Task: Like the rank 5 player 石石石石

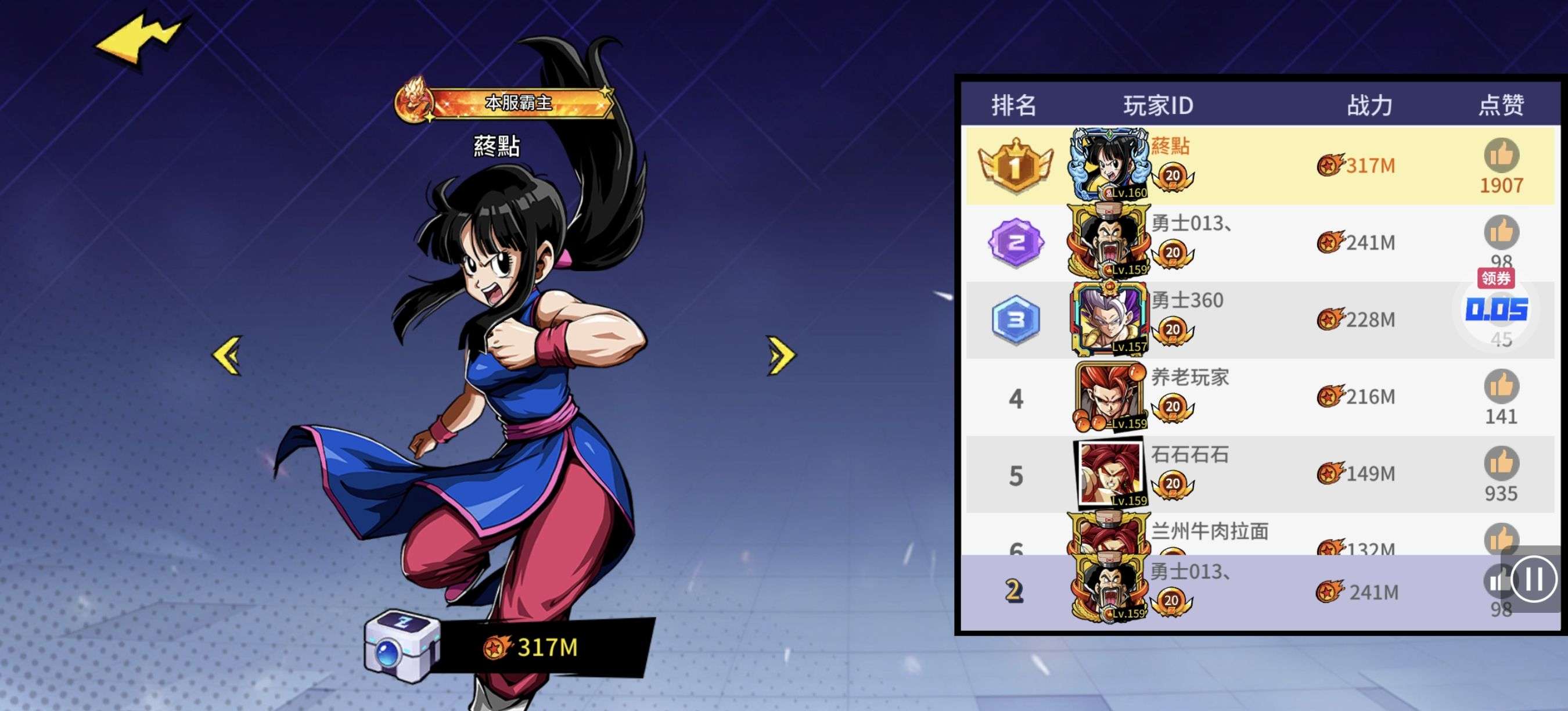Action: pyautogui.click(x=1501, y=463)
